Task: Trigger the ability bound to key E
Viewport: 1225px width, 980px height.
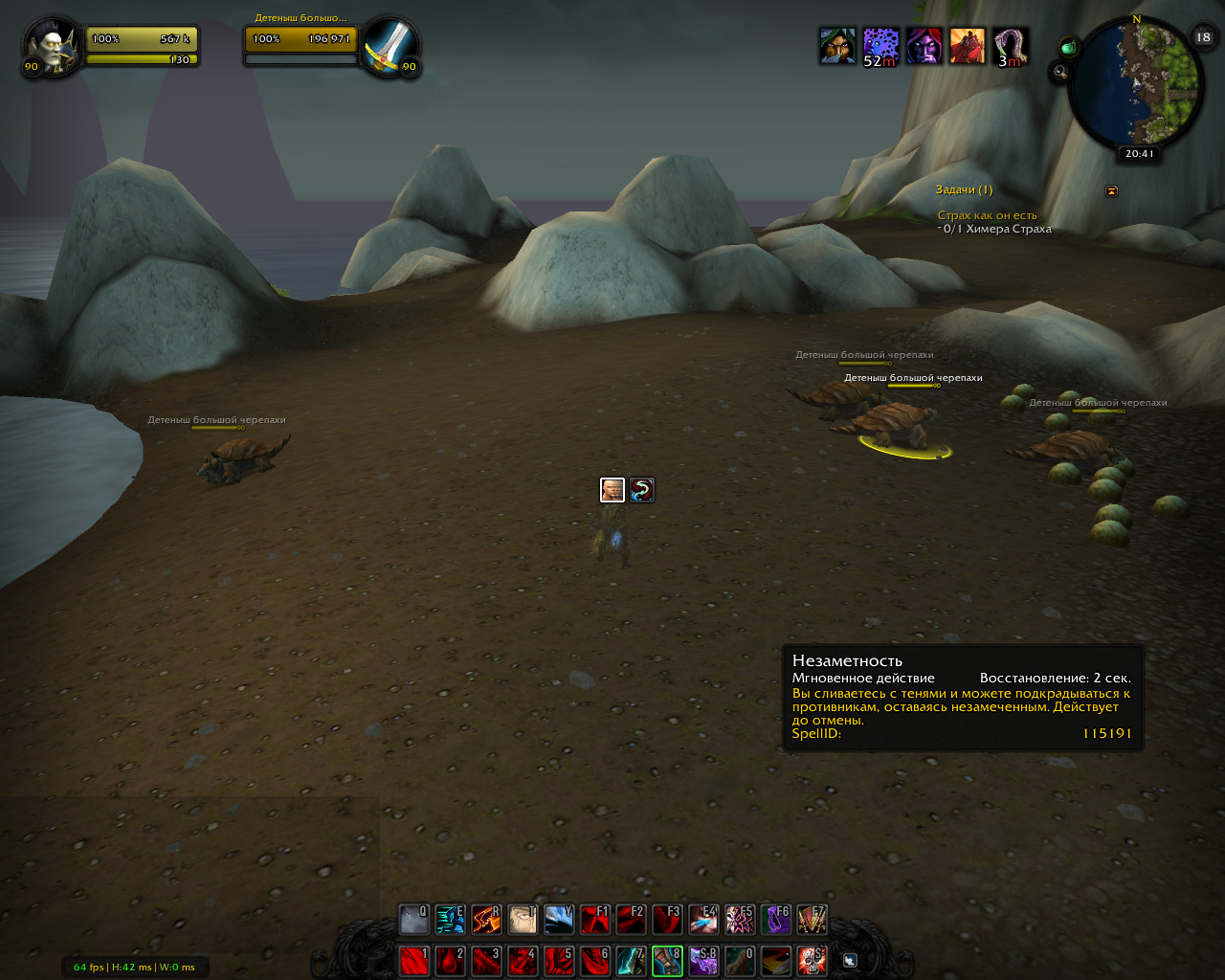Action: pos(450,920)
